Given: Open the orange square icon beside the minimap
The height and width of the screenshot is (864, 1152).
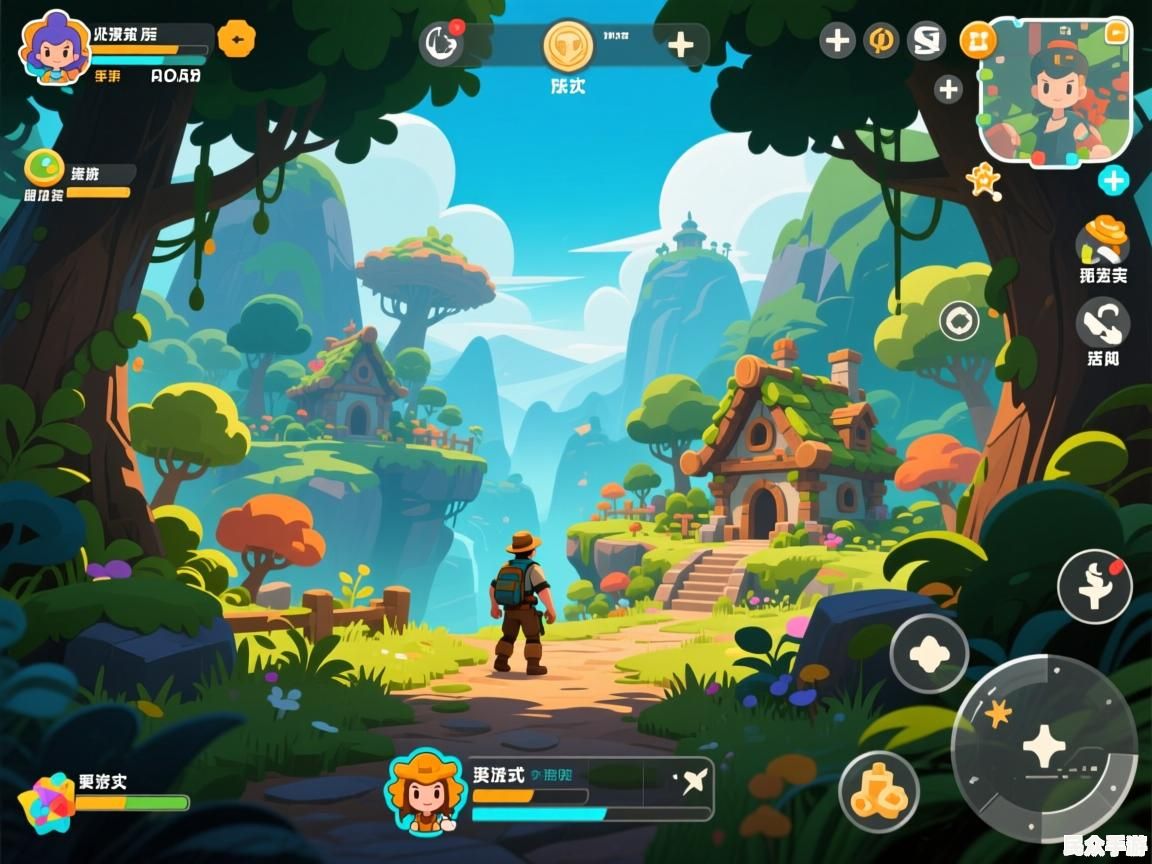Looking at the screenshot, I should click(978, 40).
